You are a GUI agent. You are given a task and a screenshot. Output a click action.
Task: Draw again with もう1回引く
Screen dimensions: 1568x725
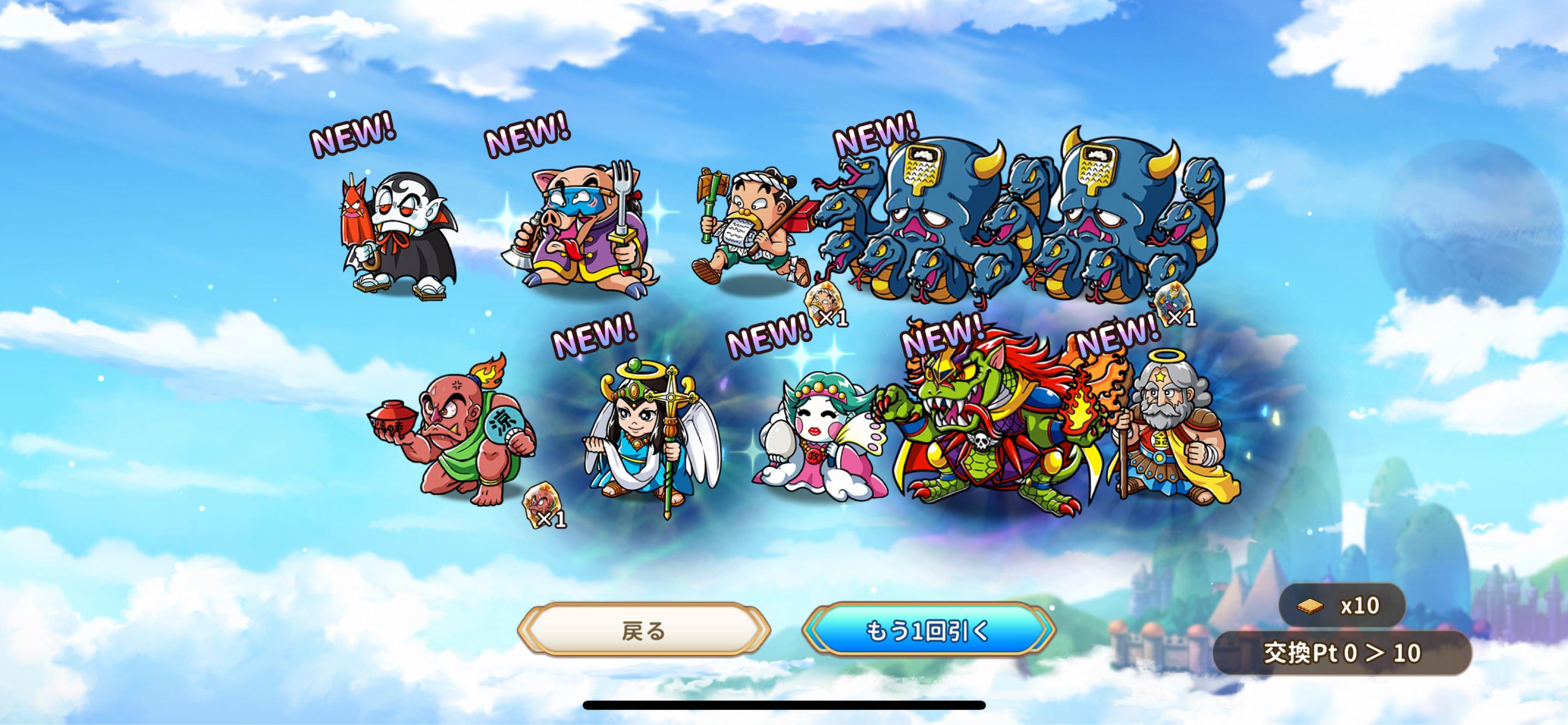click(x=928, y=630)
